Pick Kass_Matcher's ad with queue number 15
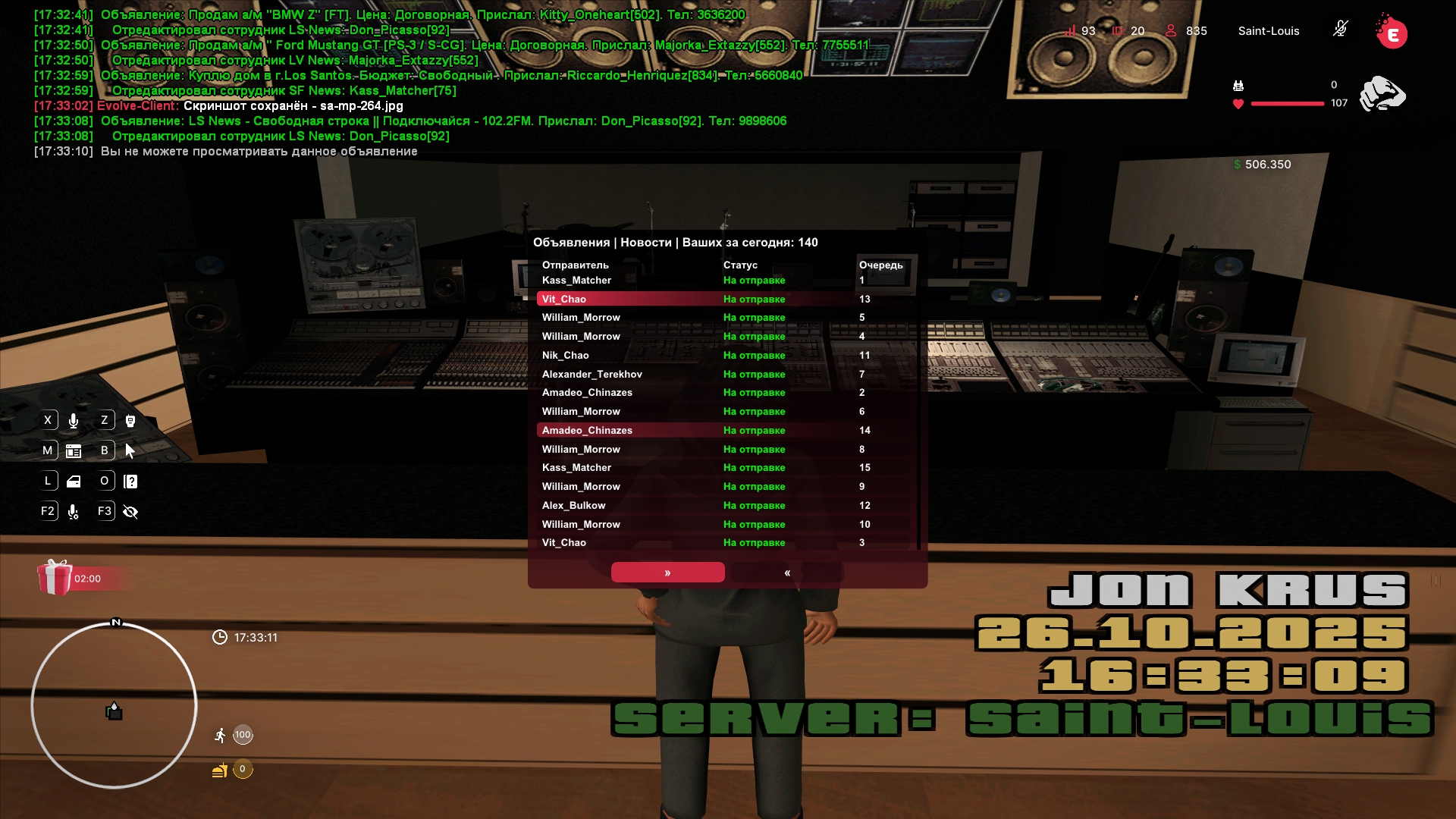 726,468
